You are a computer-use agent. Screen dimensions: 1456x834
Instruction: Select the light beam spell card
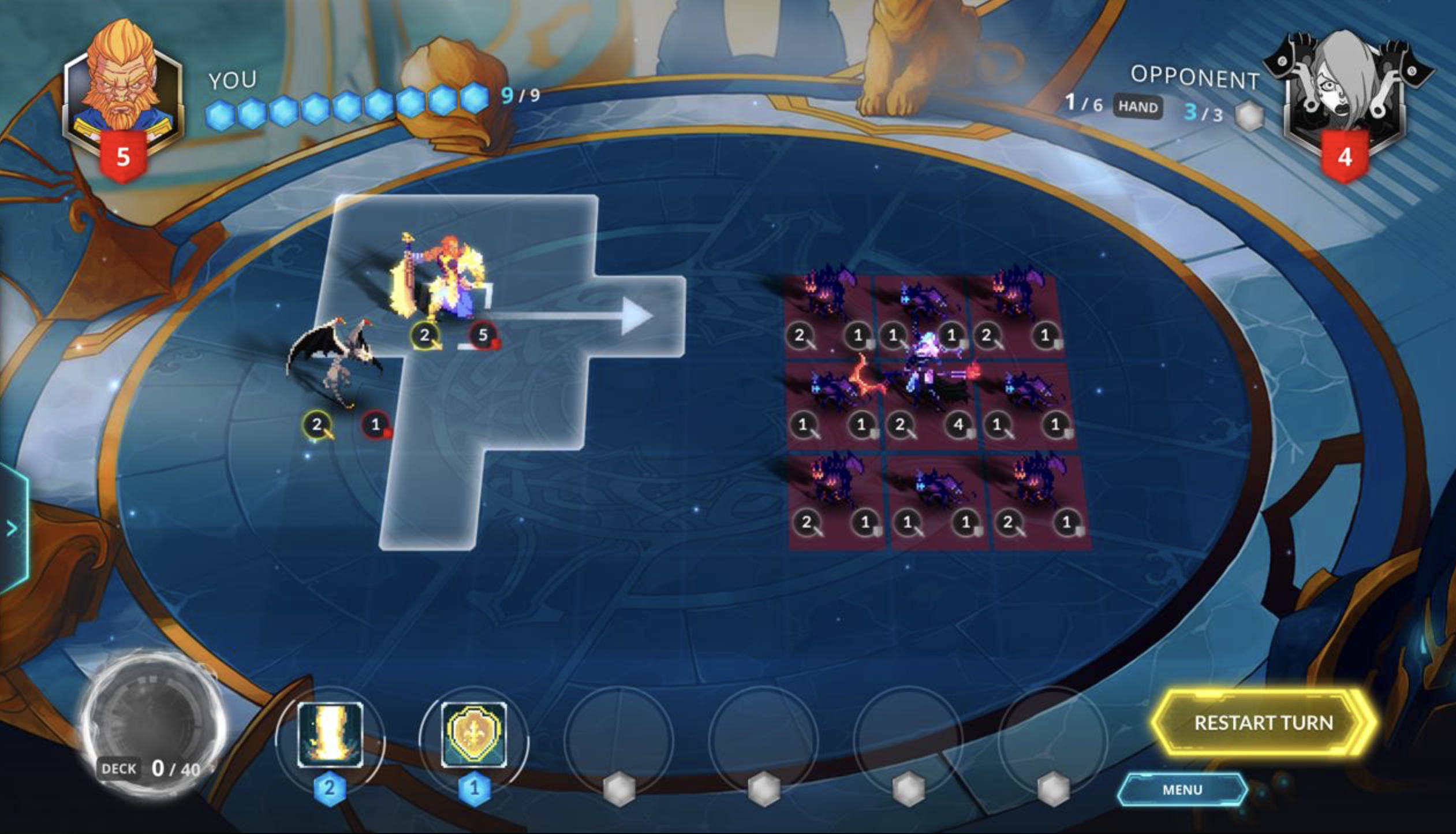click(330, 735)
